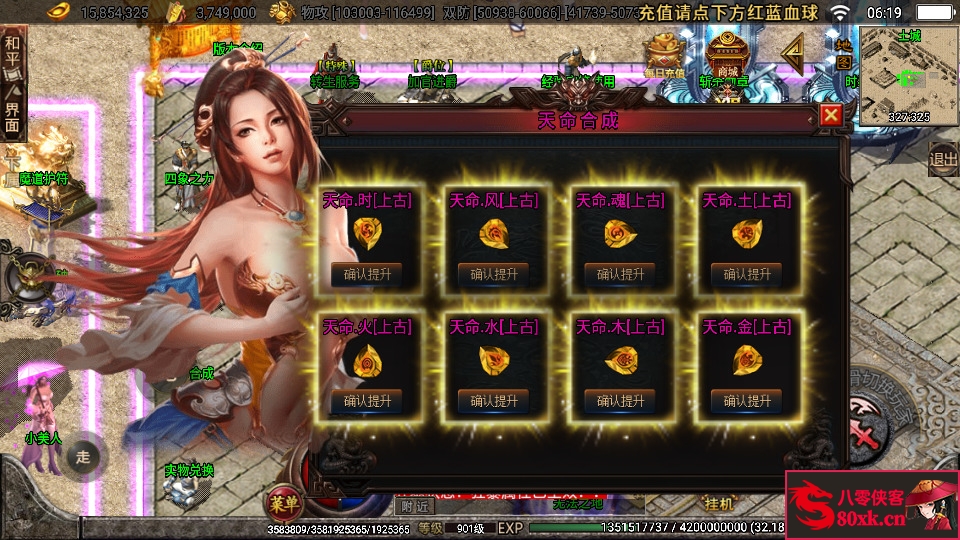
Task: Confirm upgrade for 天命.水[上古]
Action: (493, 401)
